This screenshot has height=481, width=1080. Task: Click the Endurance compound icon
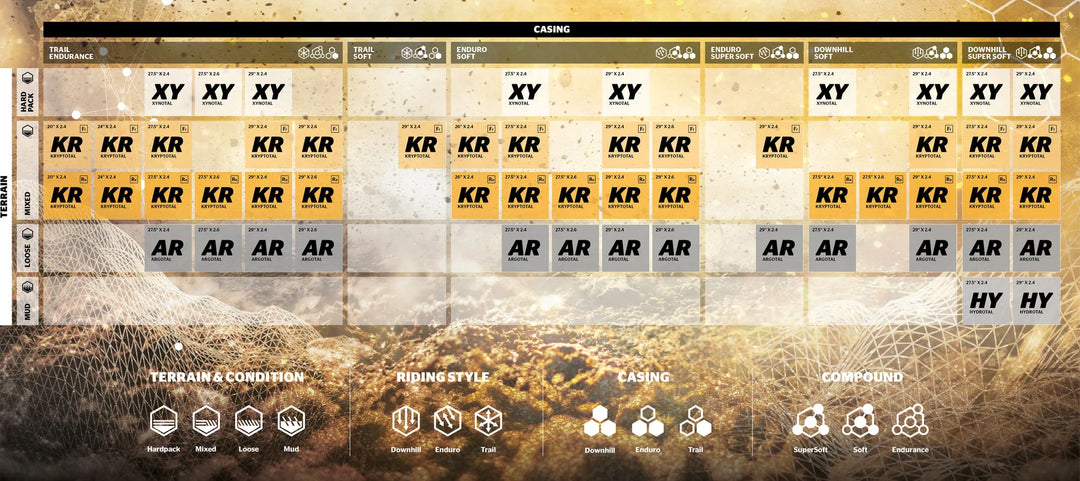point(910,421)
